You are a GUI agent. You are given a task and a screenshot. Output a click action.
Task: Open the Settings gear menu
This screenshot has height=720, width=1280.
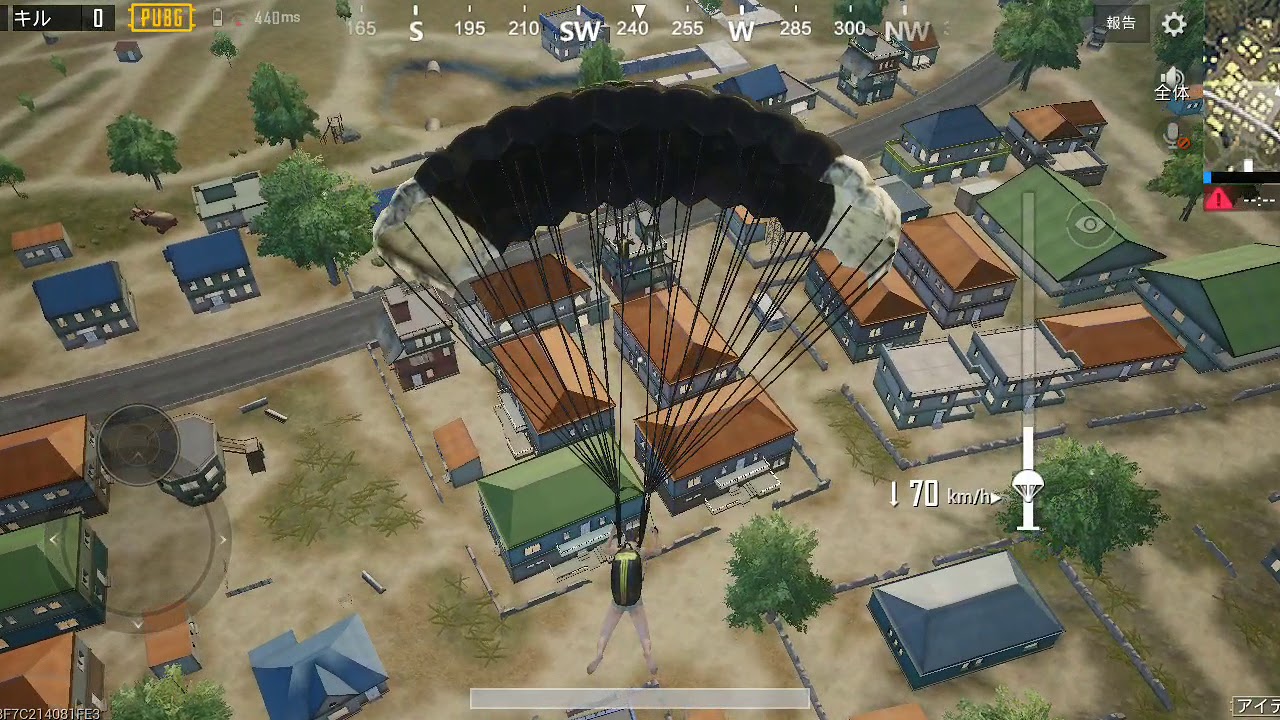tap(1174, 24)
